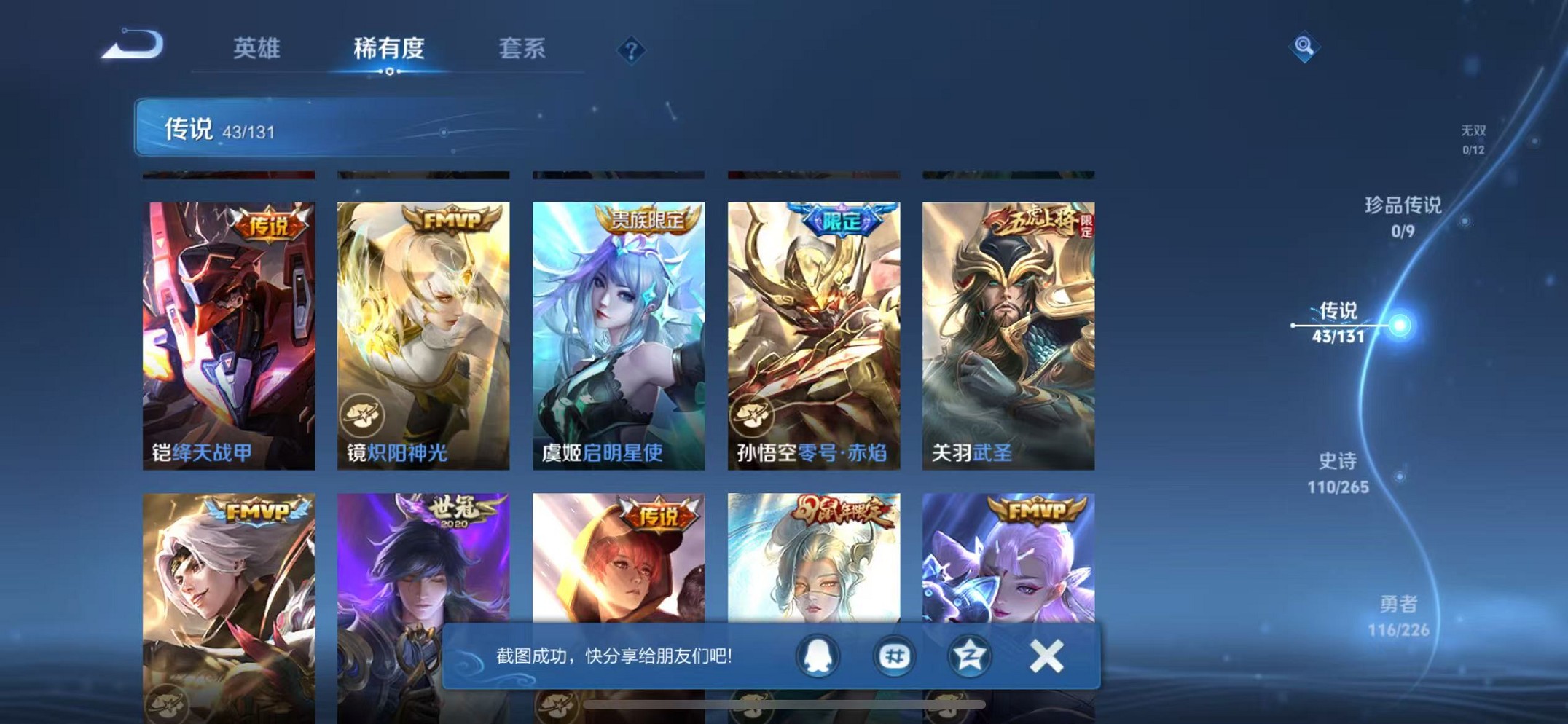The height and width of the screenshot is (724, 1568).
Task: Open the 虞姬启明星使 skin thumbnail
Action: point(619,328)
